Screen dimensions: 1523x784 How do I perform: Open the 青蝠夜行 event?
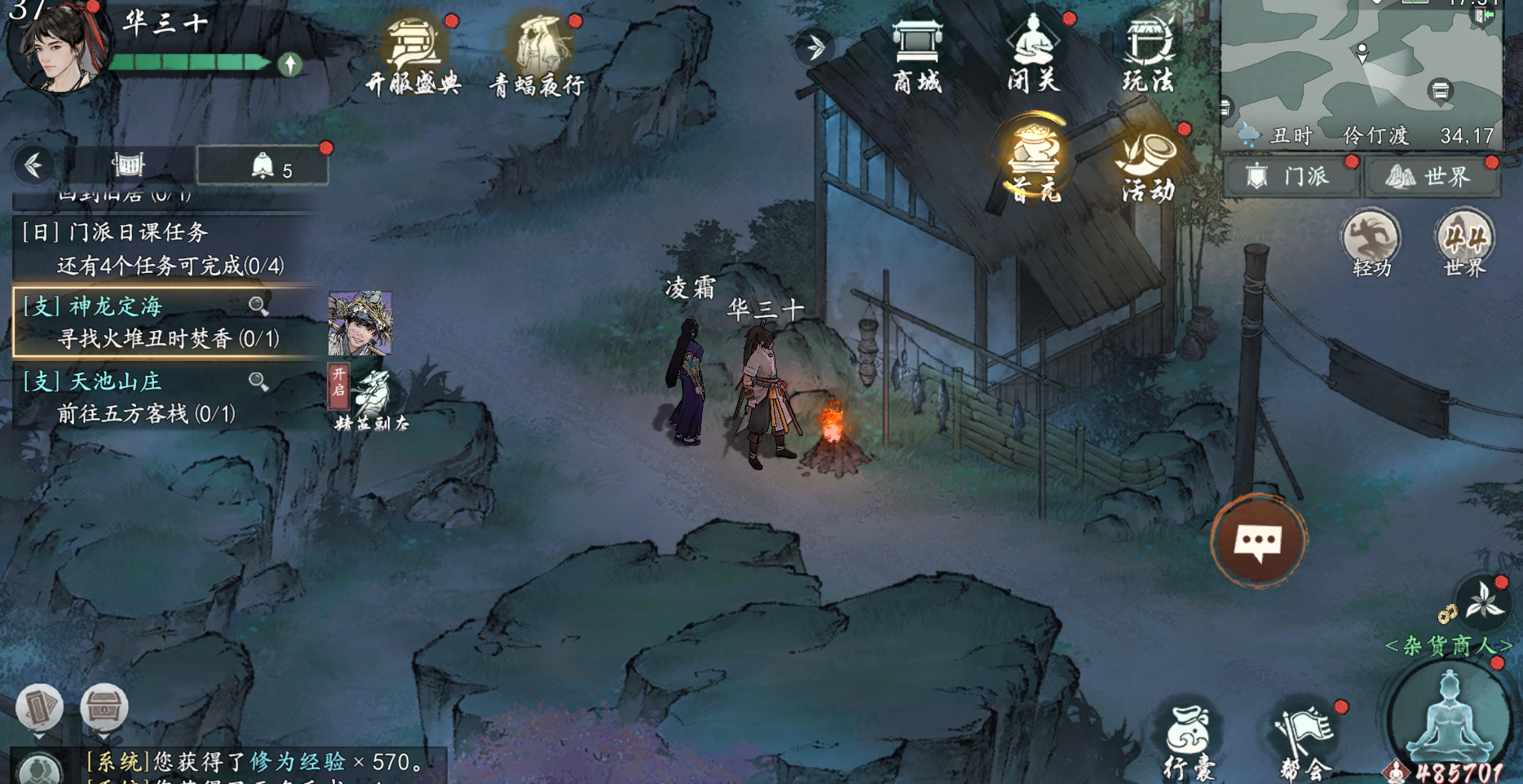pos(537,55)
